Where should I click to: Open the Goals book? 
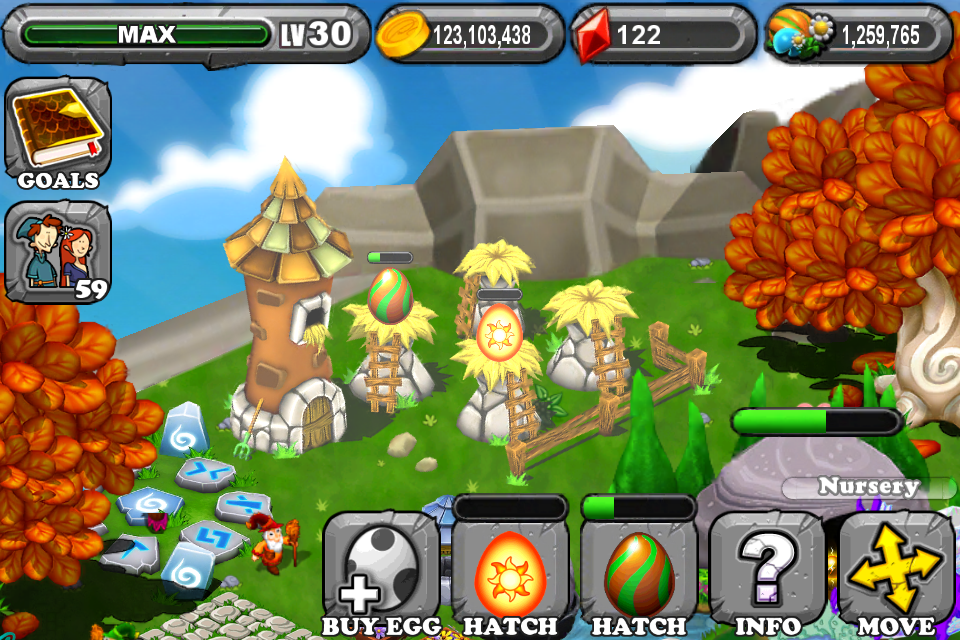click(57, 132)
